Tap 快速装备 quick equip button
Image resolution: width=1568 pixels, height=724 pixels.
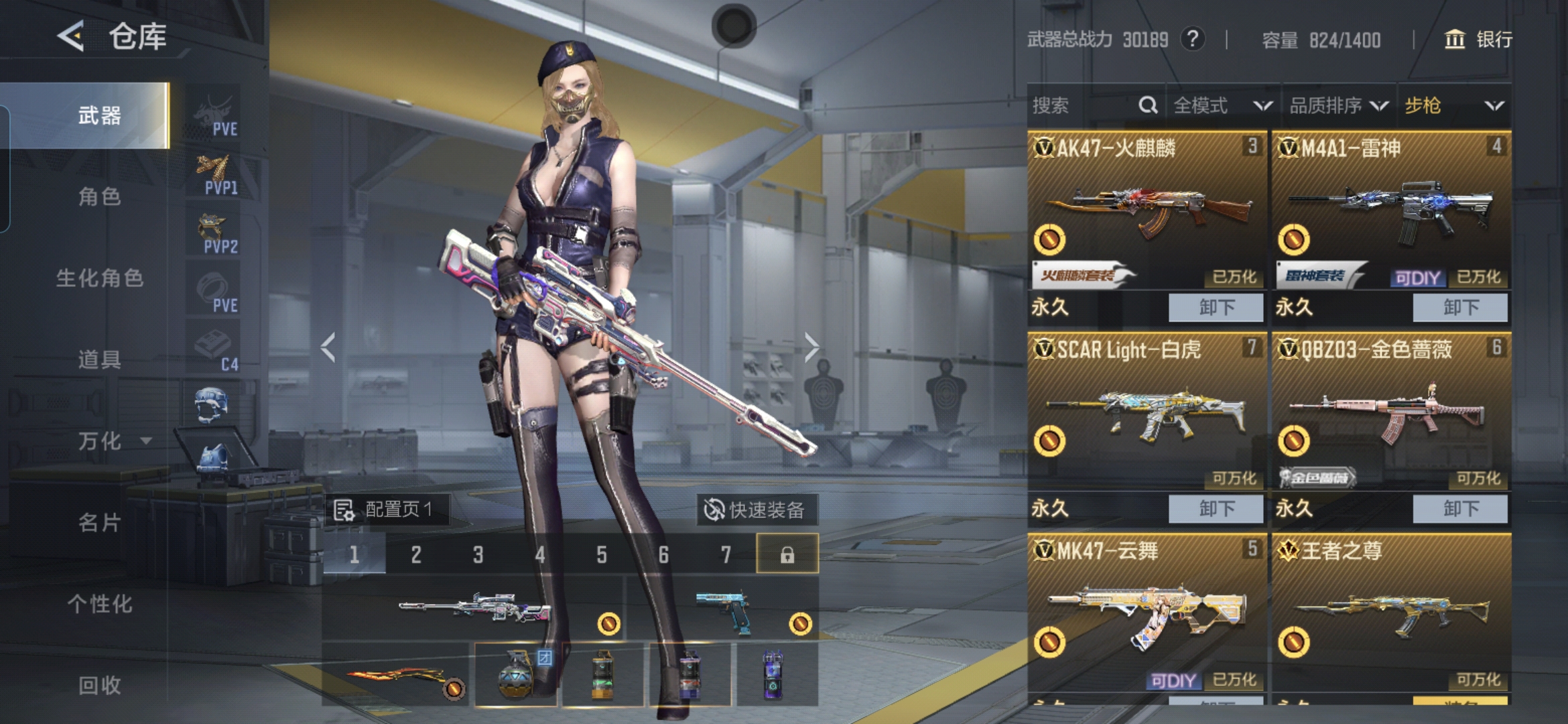(x=755, y=510)
